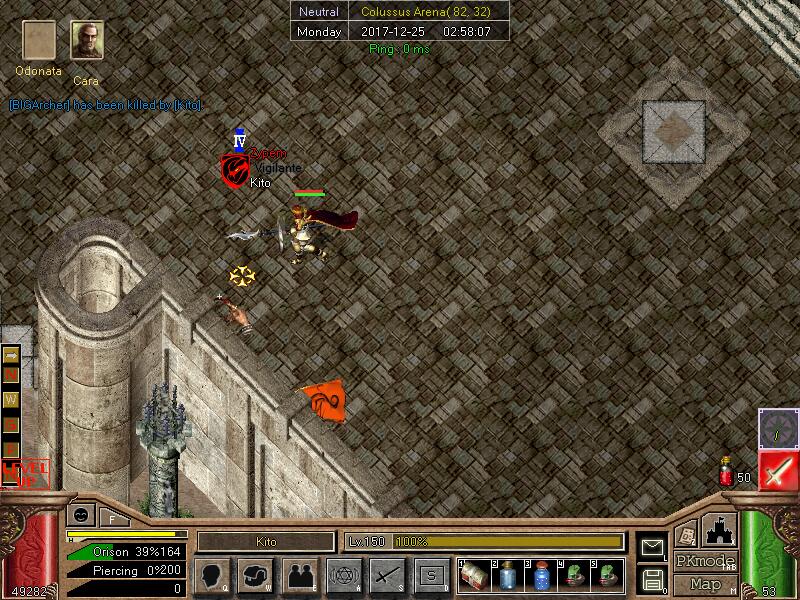Image resolution: width=800 pixels, height=600 pixels.
Task: Open the Map
Action: [705, 584]
